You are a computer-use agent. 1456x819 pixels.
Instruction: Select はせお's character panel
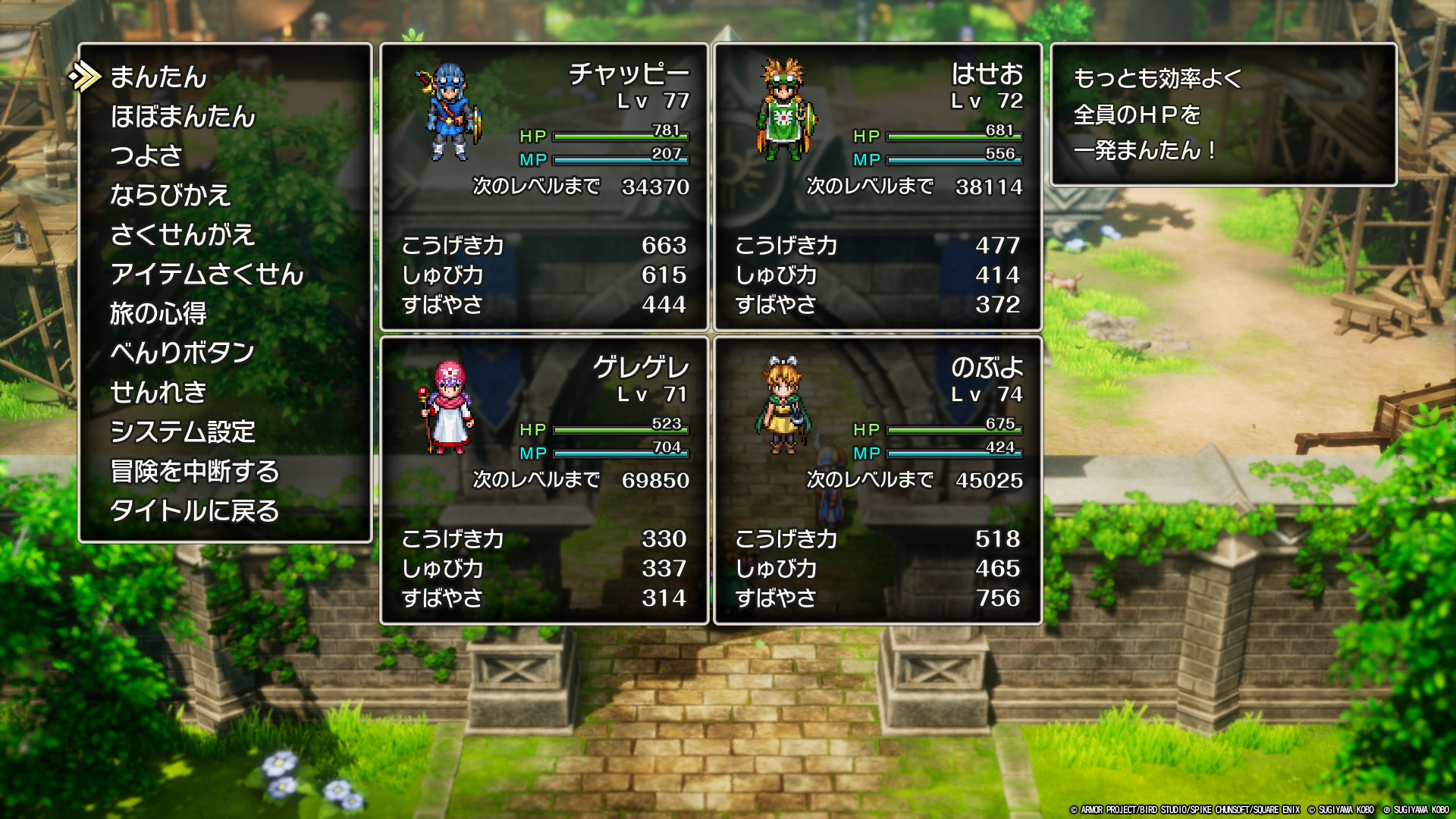click(x=877, y=187)
